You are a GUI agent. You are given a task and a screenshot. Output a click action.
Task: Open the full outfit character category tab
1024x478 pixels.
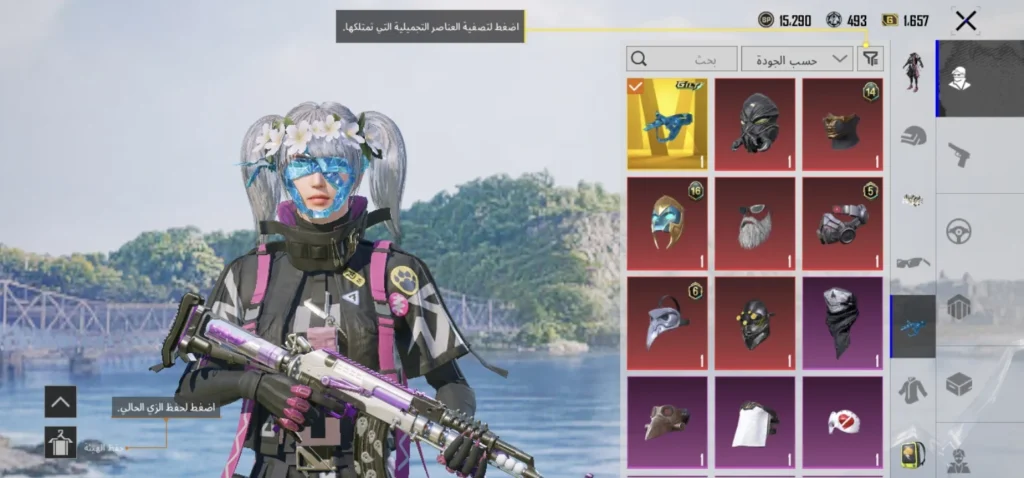point(913,71)
